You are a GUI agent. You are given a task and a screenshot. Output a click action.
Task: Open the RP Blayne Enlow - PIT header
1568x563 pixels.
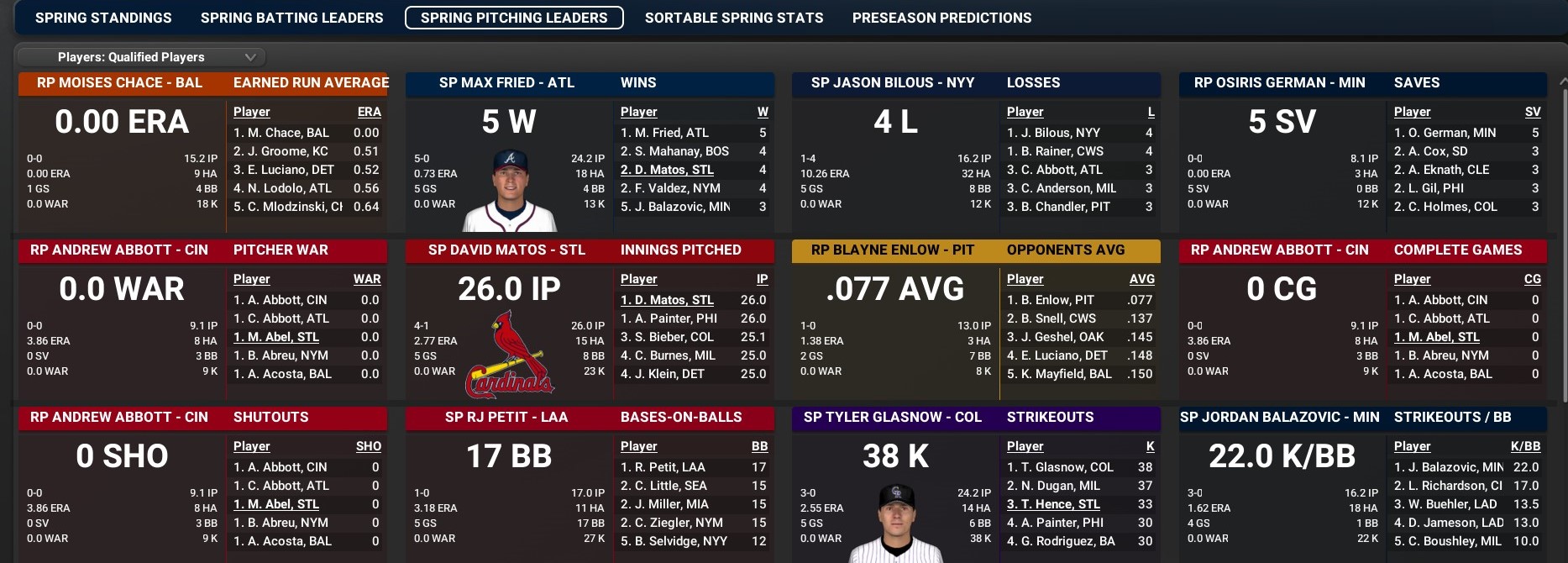pyautogui.click(x=893, y=250)
